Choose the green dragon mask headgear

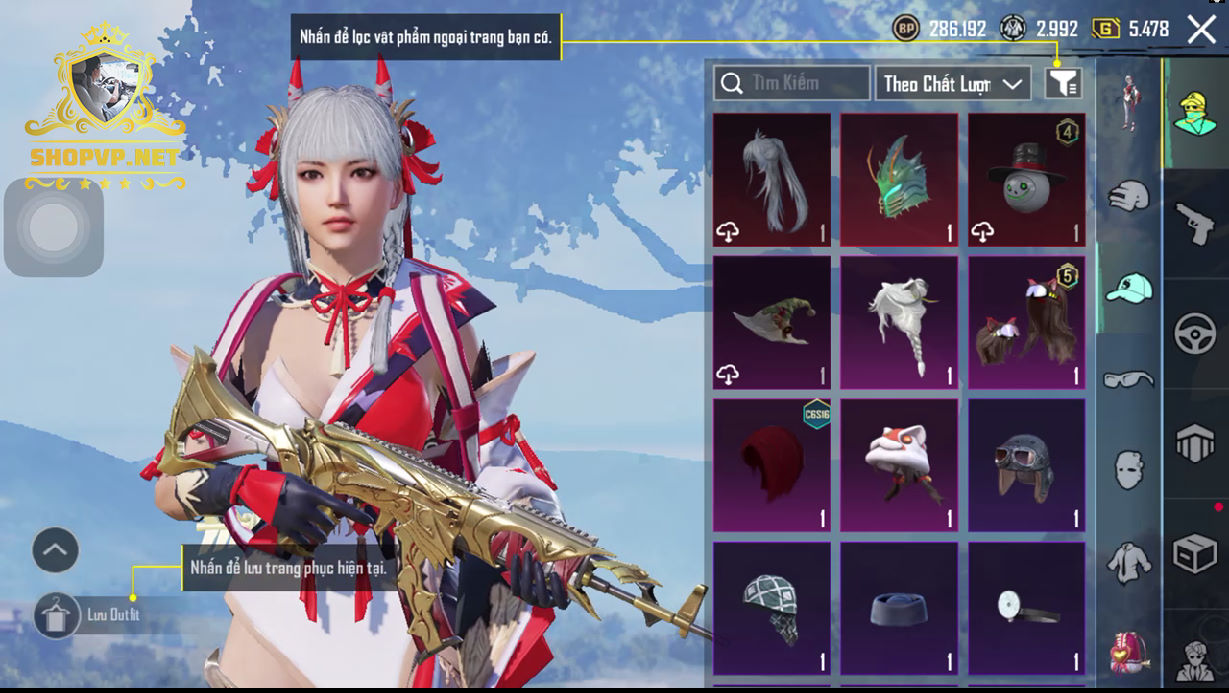899,180
